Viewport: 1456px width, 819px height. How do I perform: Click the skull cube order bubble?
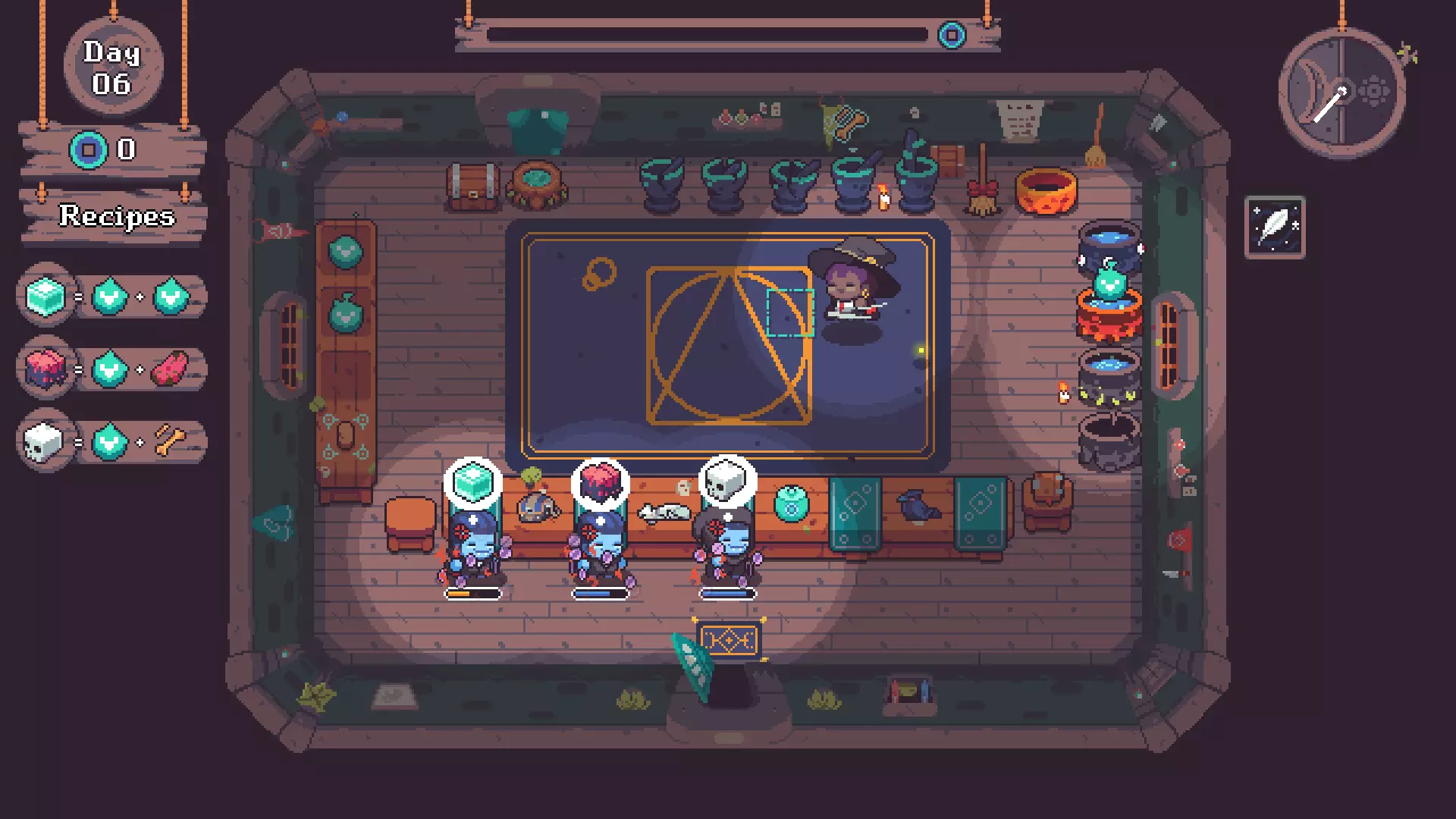point(726,482)
